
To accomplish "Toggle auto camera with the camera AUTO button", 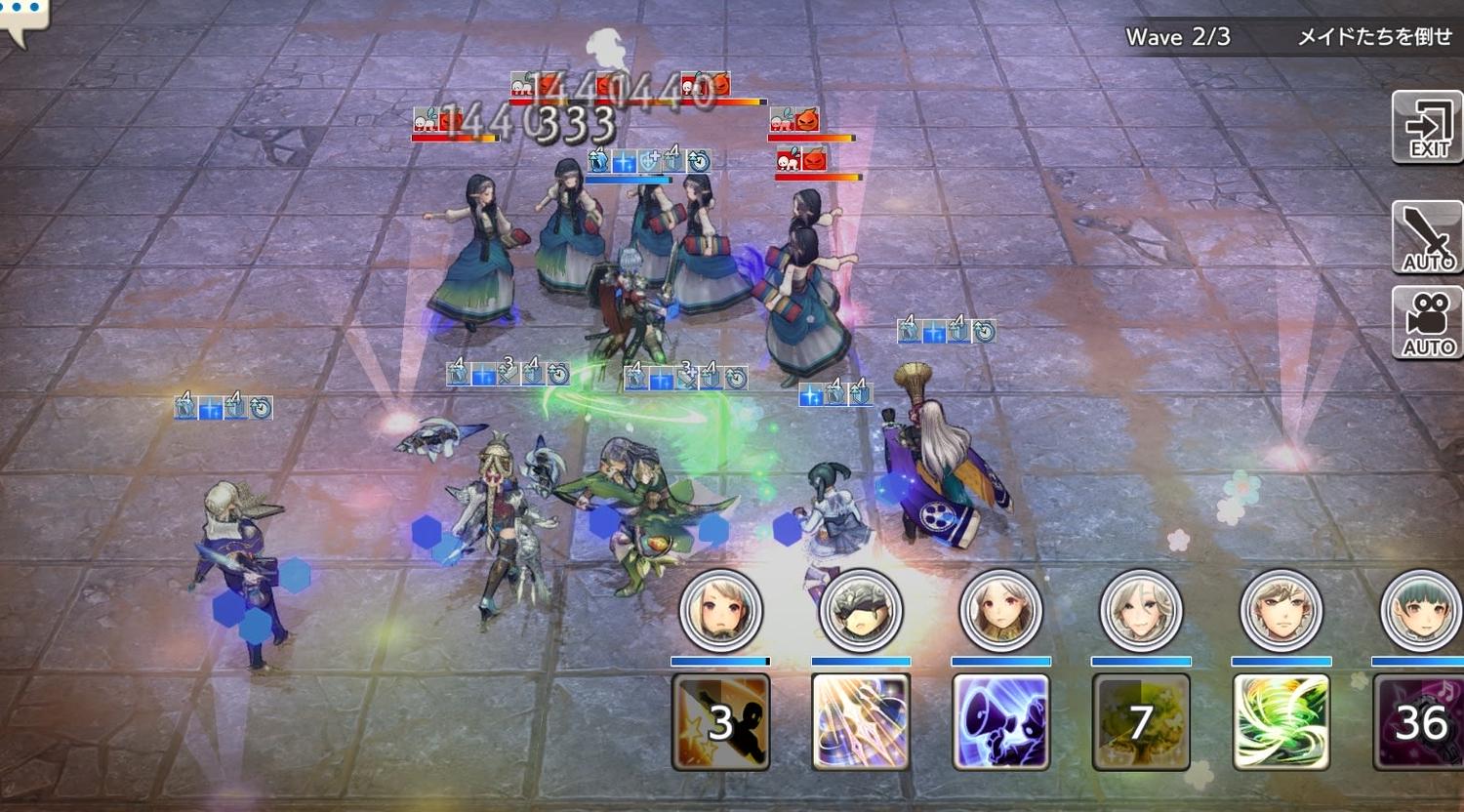I will [1427, 324].
